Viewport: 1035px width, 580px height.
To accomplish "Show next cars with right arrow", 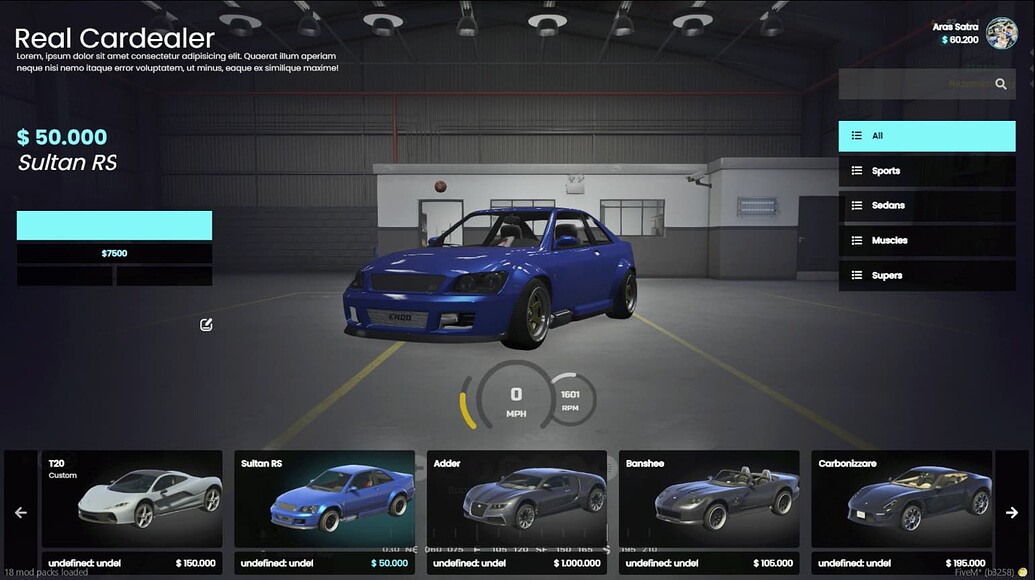I will click(1012, 512).
